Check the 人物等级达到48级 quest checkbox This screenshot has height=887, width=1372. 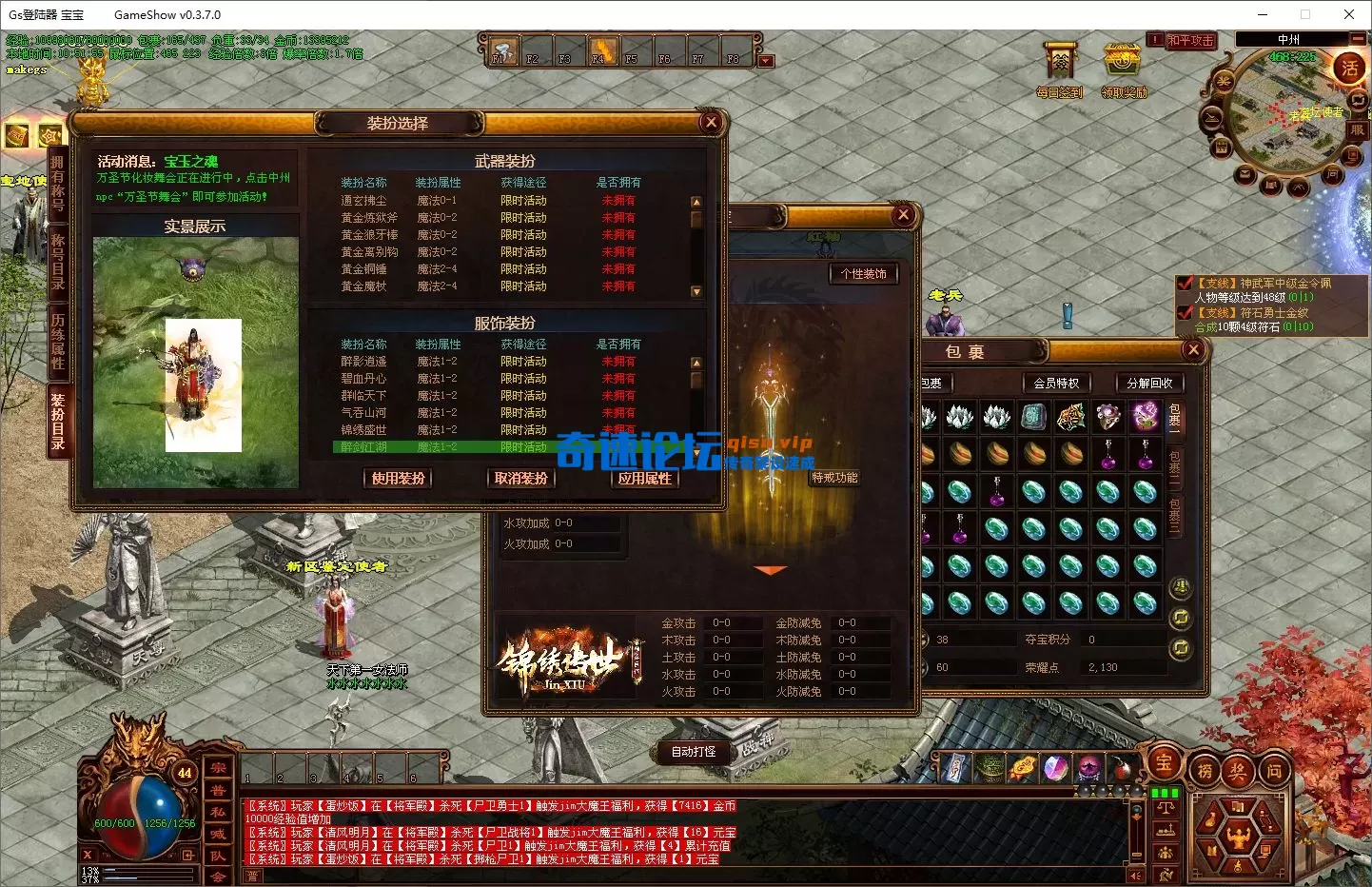(x=1186, y=284)
